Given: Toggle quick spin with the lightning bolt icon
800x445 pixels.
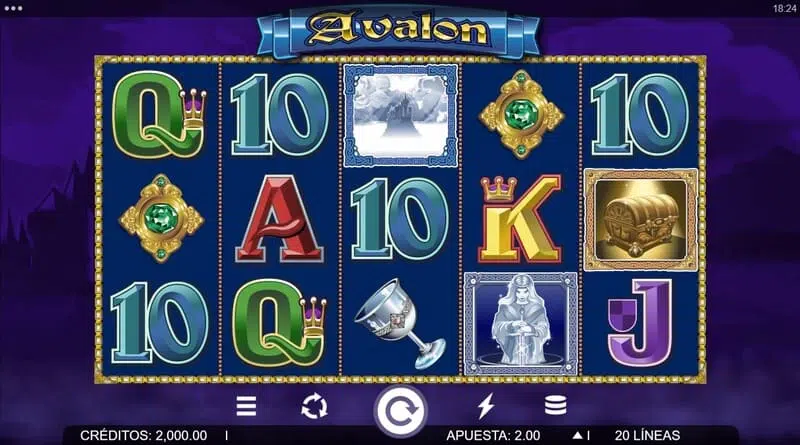Looking at the screenshot, I should (487, 406).
